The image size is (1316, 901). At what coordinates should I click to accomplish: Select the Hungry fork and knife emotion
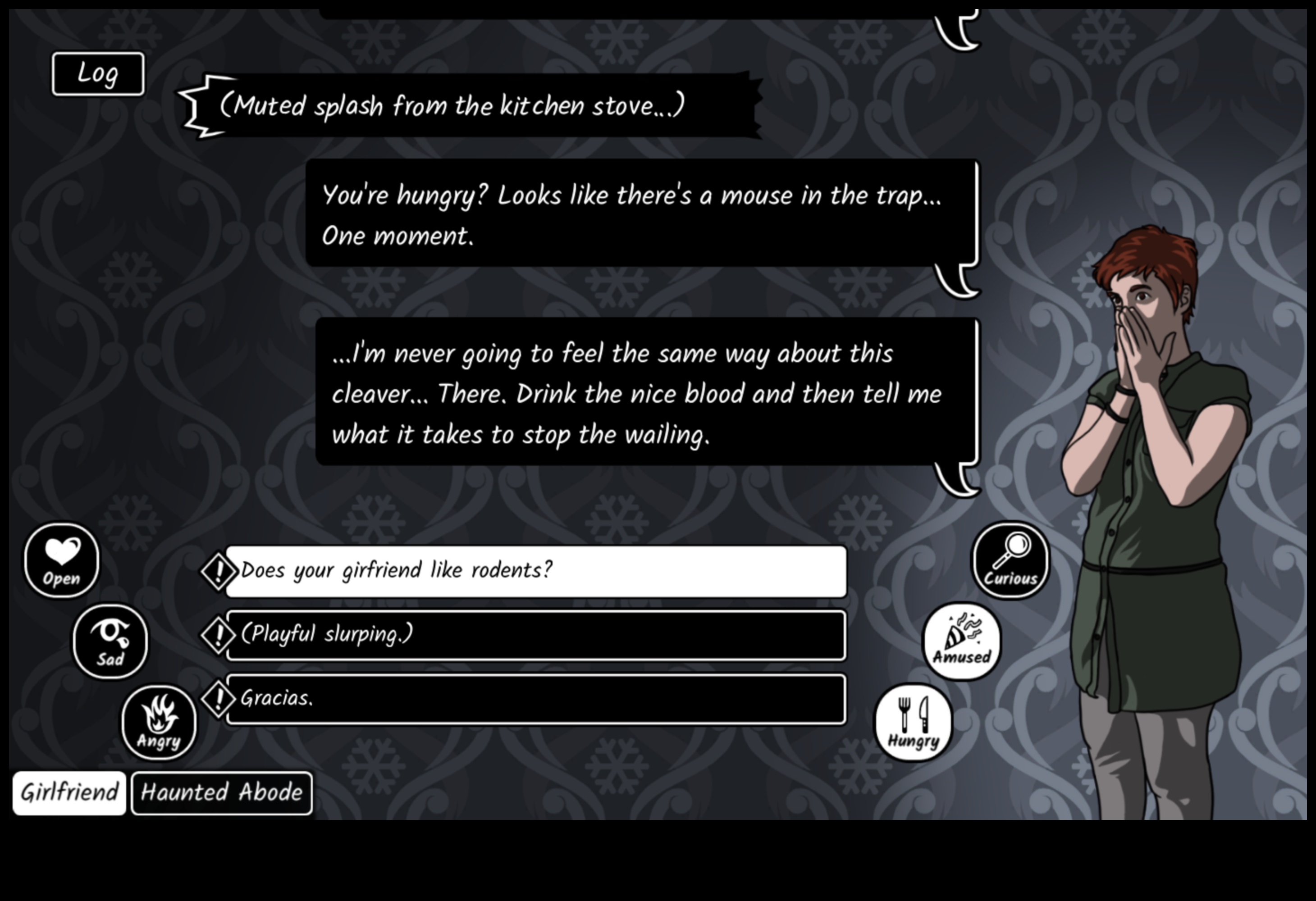point(914,723)
